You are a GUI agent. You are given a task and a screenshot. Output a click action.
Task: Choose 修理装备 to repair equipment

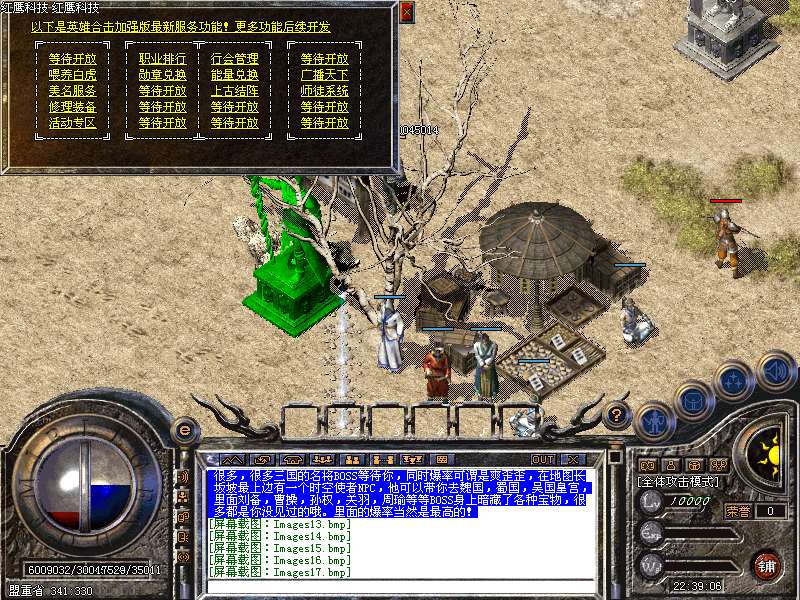72,107
